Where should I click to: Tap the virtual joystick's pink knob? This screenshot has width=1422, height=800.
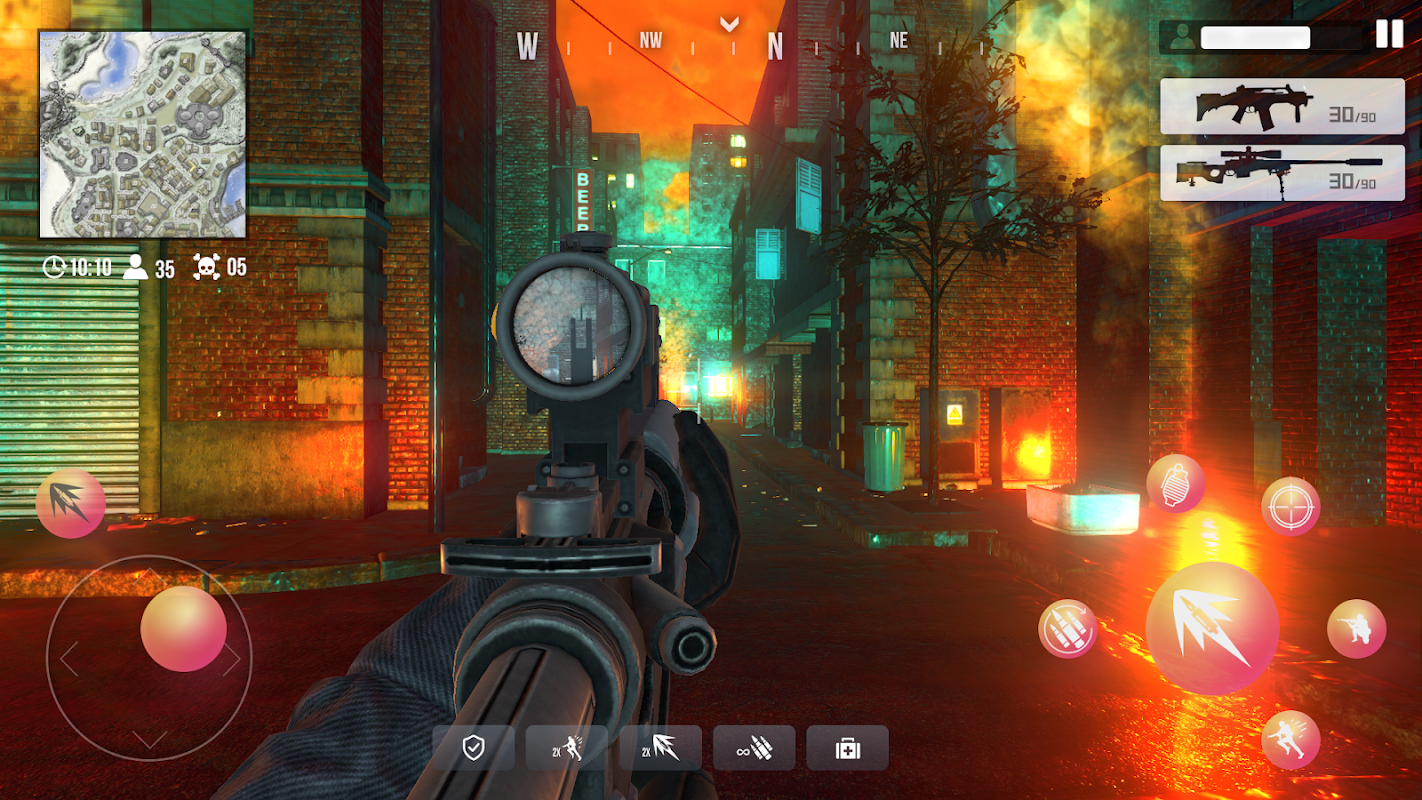point(183,629)
